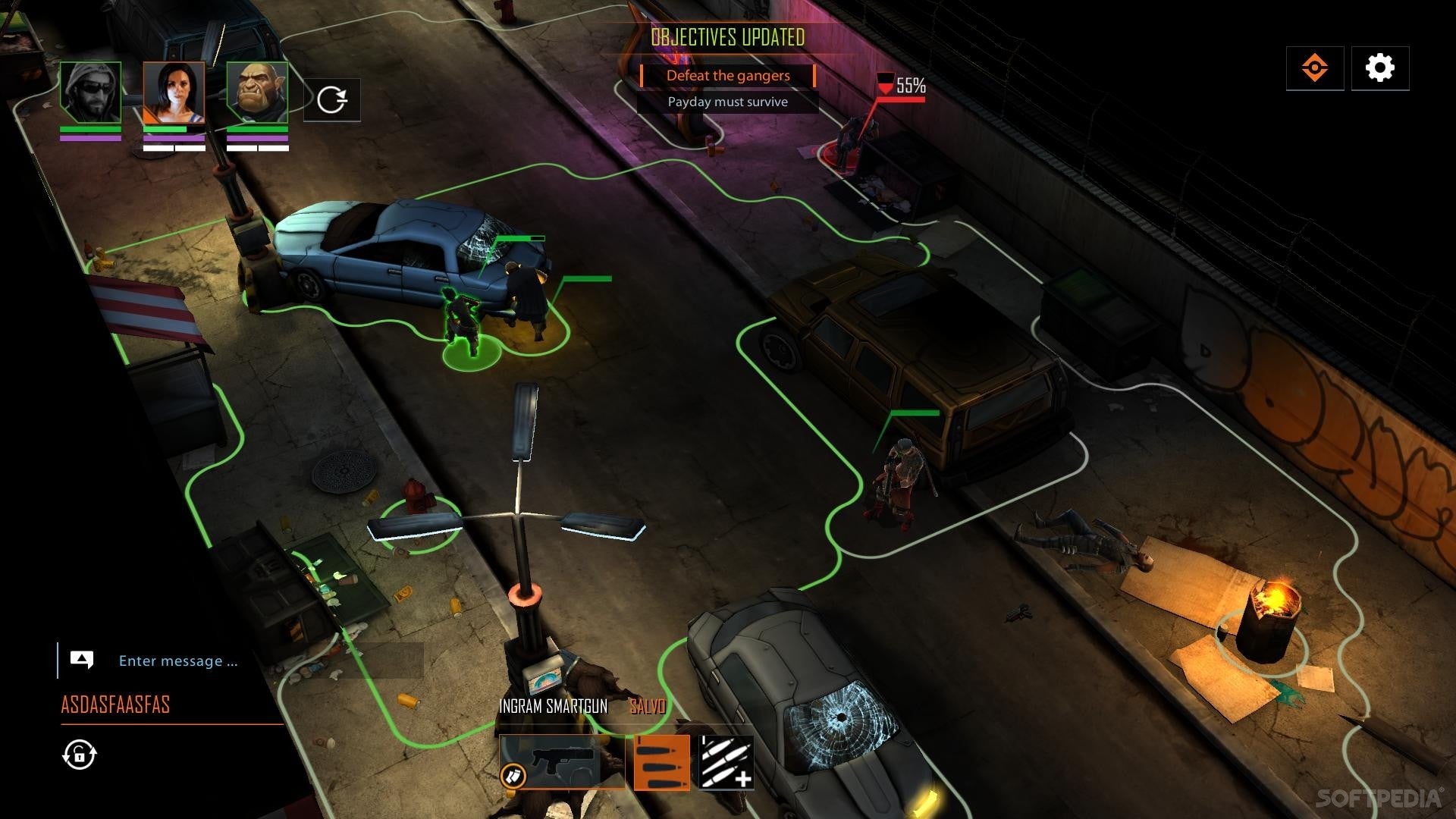Click the circular arrow end turn button
The image size is (1456, 819).
(332, 99)
